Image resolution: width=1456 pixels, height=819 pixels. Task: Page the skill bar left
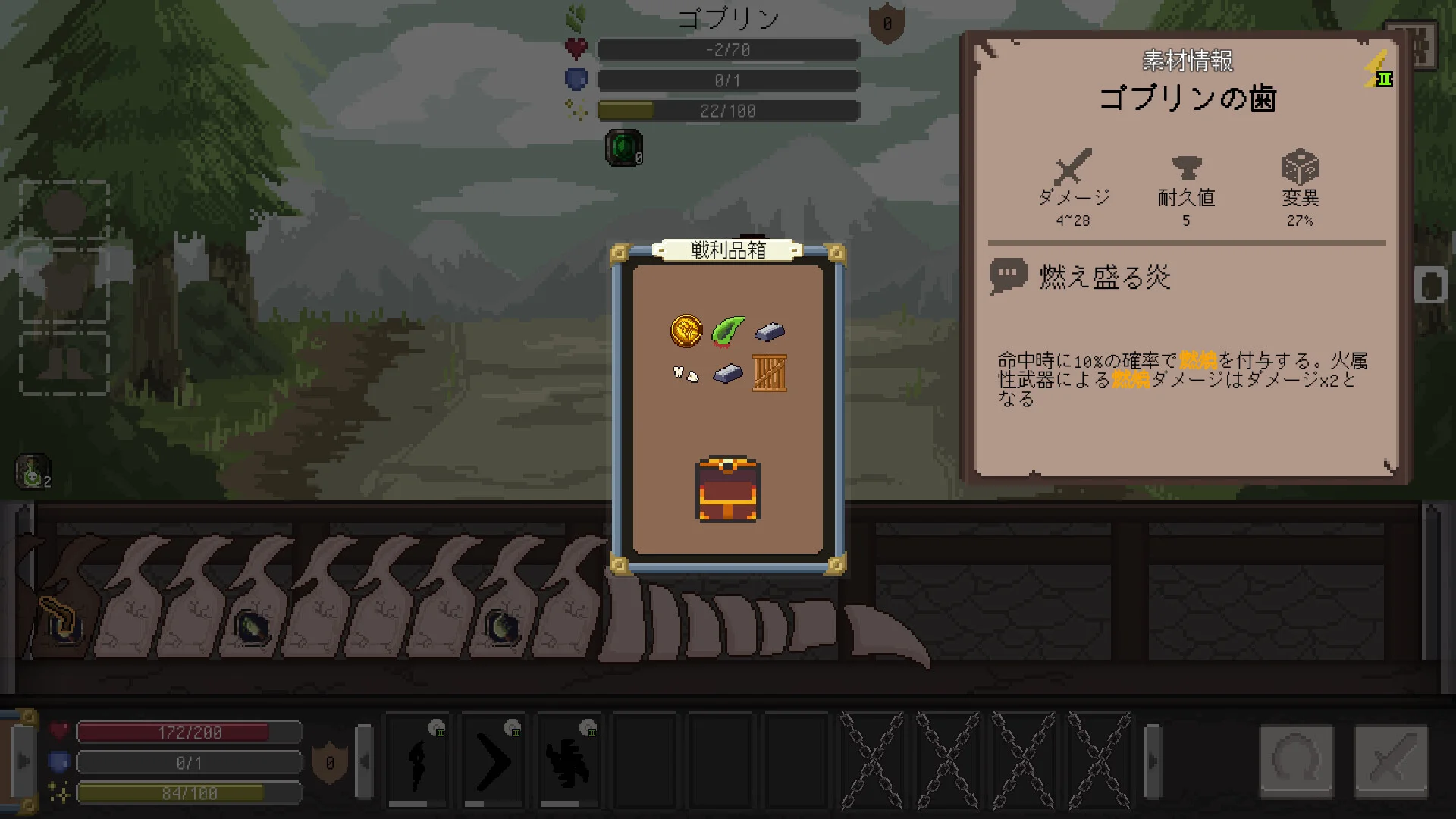pyautogui.click(x=364, y=761)
